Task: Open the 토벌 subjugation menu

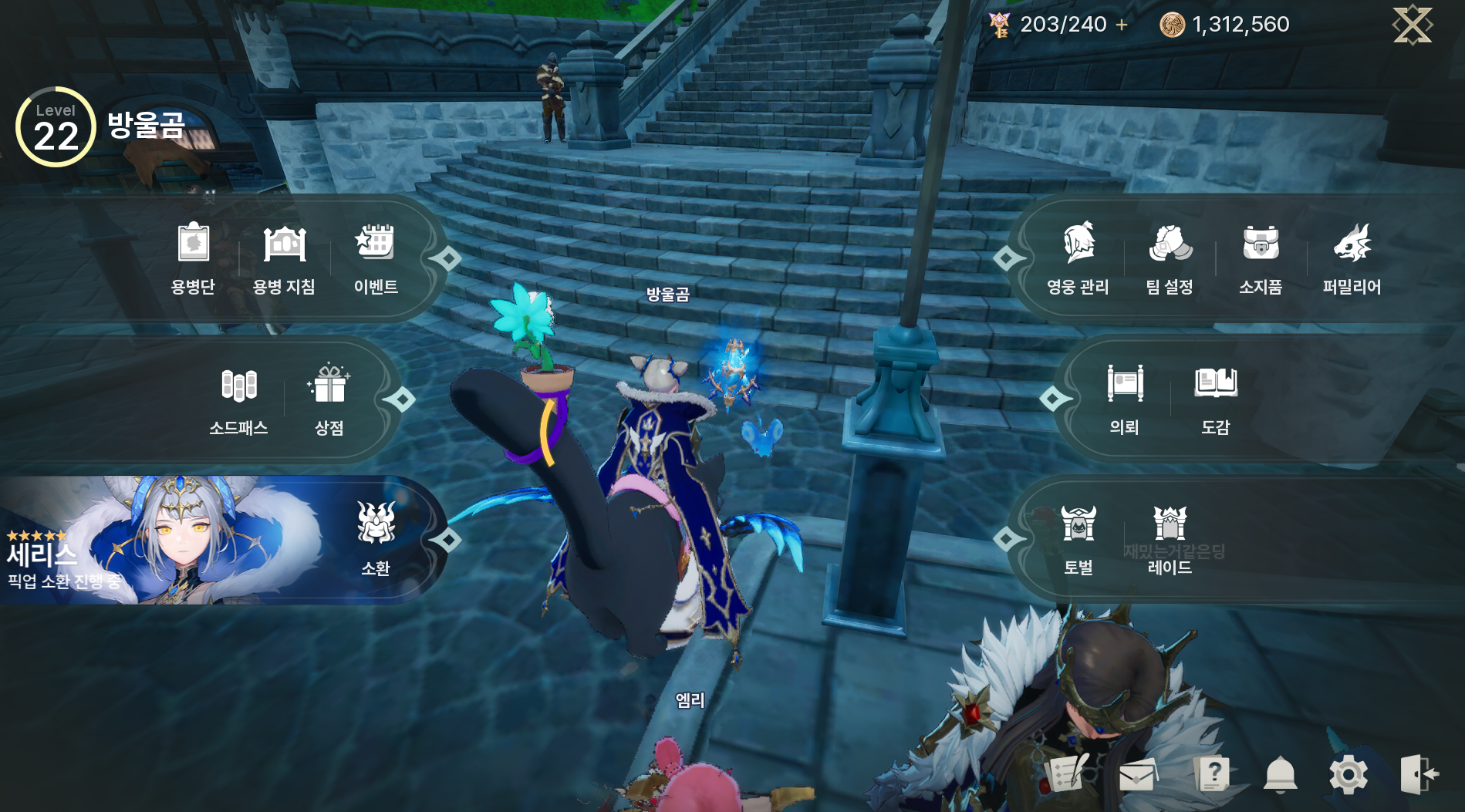Action: [x=1078, y=538]
